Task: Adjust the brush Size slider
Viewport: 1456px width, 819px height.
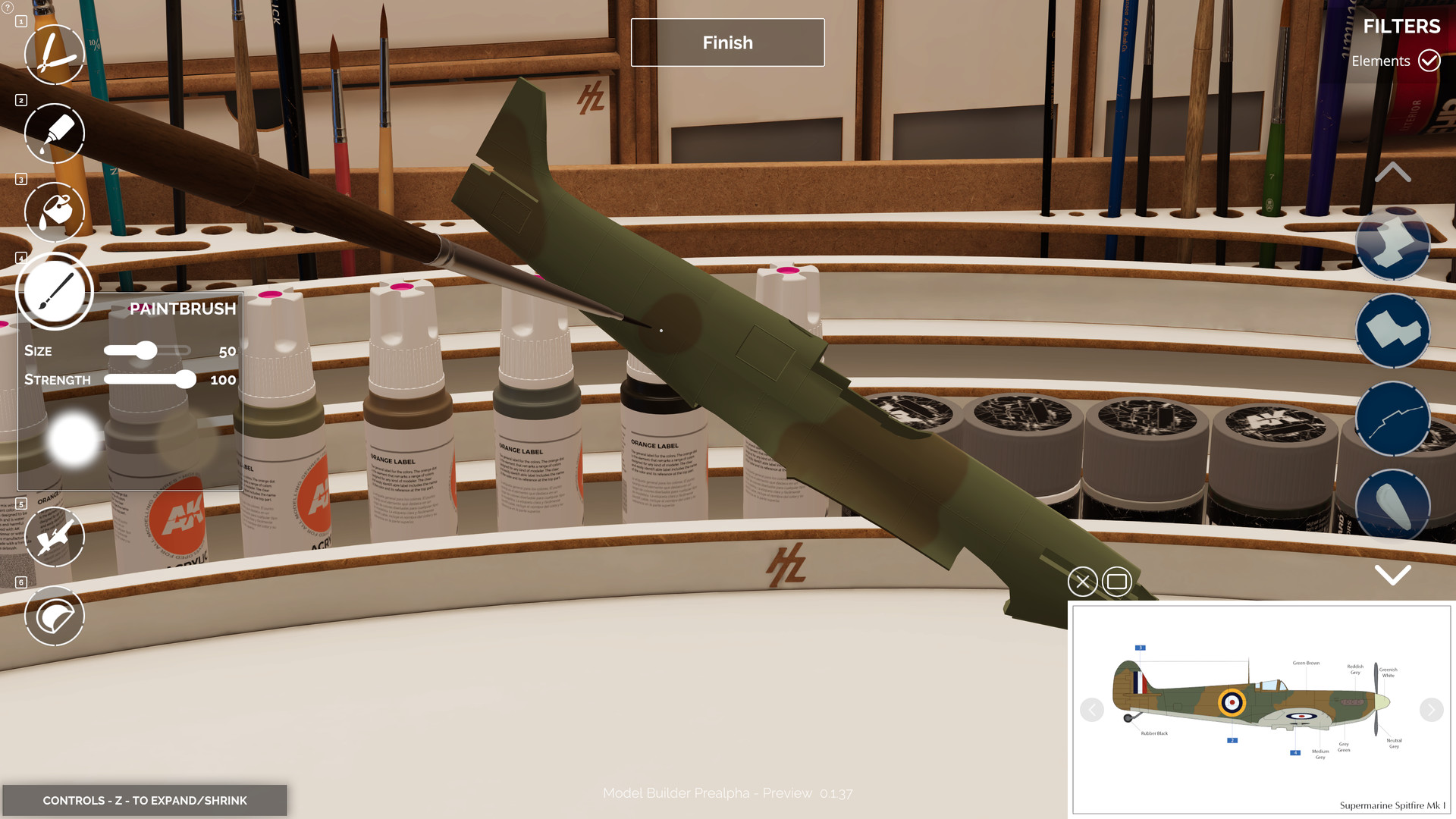Action: pyautogui.click(x=147, y=351)
